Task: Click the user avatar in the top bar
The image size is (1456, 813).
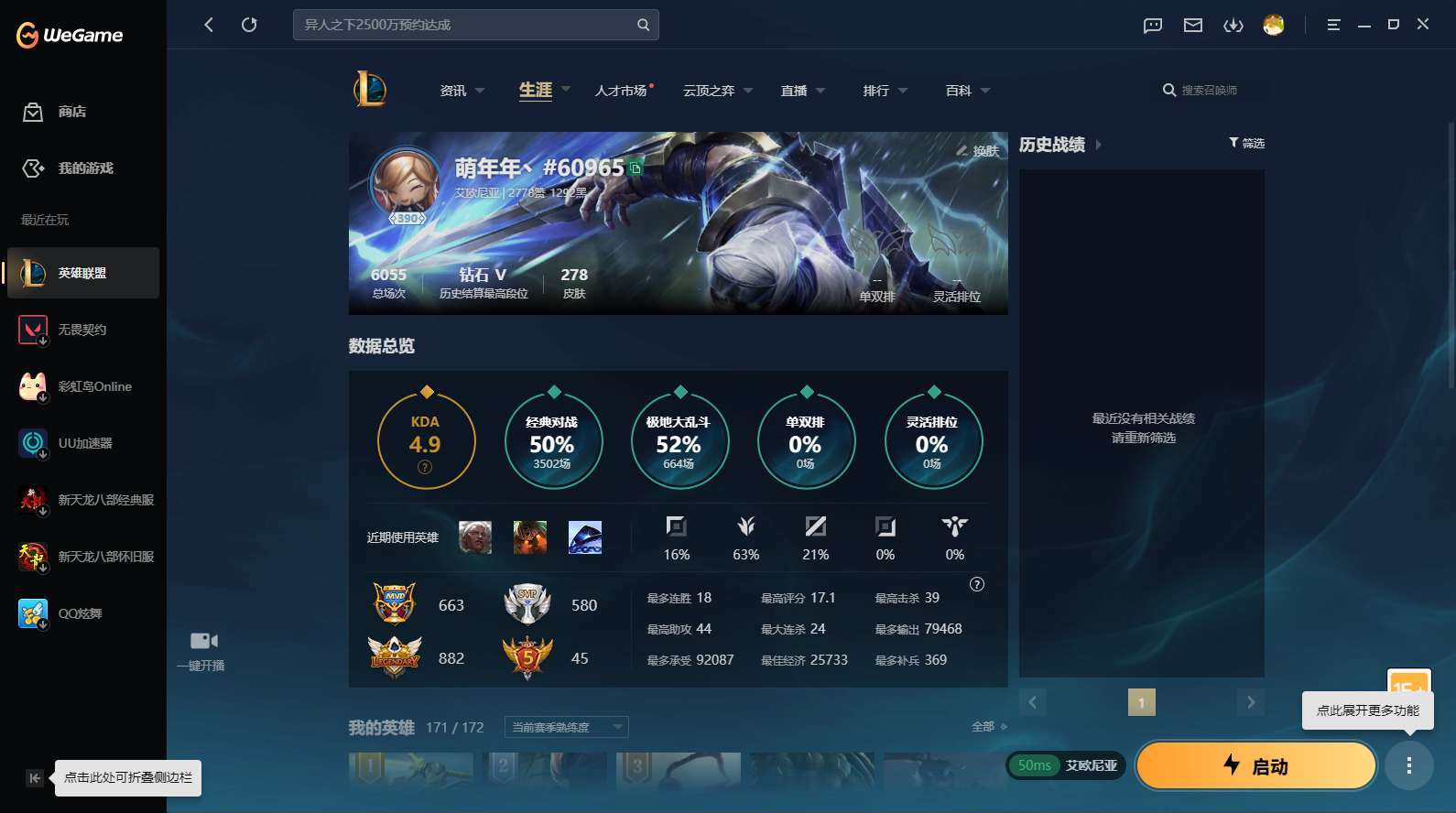Action: point(1274,26)
